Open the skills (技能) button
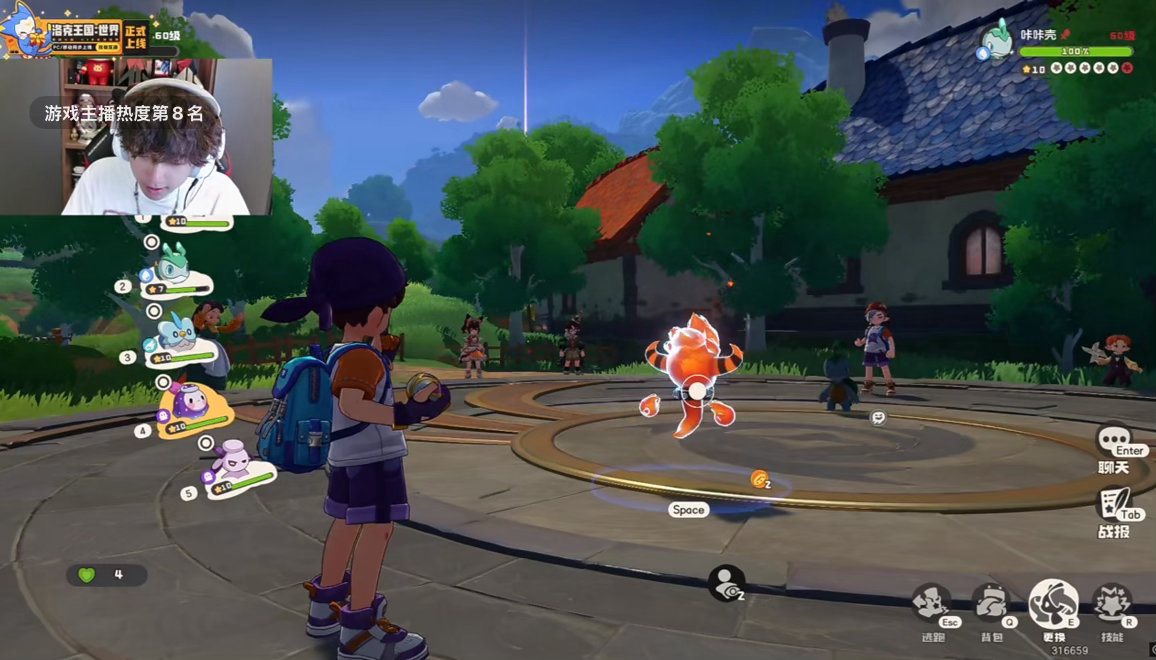Screen dimensions: 1156x660 pos(1111,604)
